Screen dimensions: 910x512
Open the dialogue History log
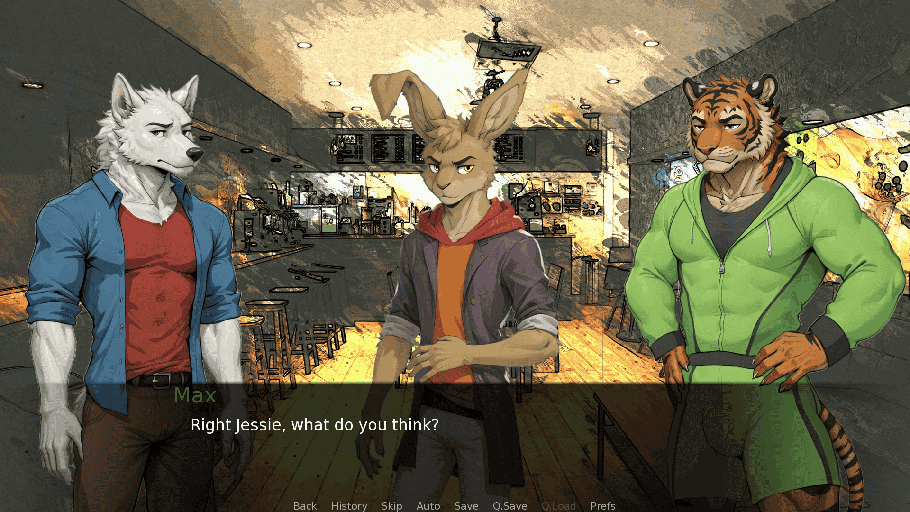point(349,506)
